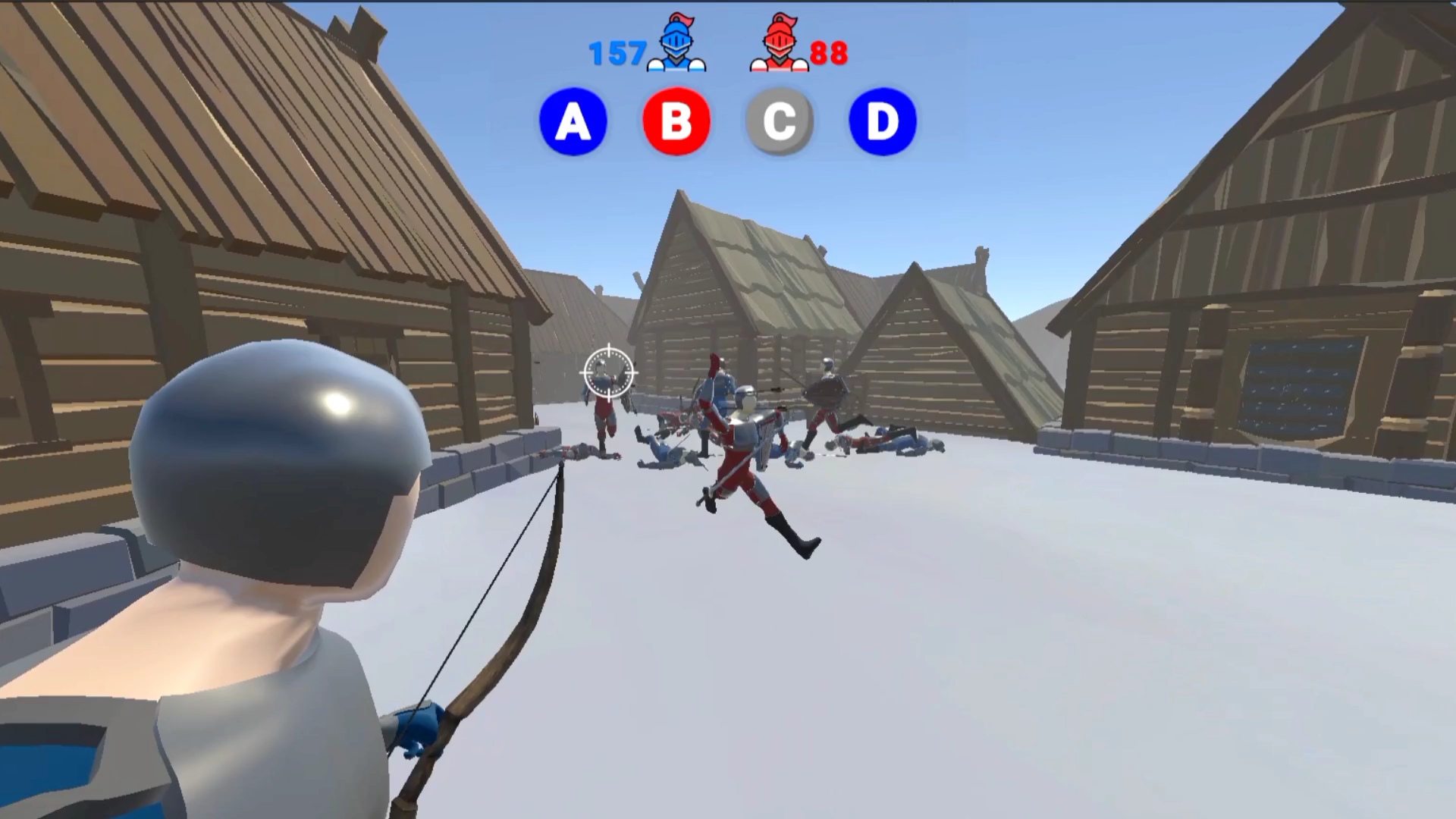Toggle the neutral gray C point
Image resolution: width=1456 pixels, height=819 pixels.
tap(778, 121)
